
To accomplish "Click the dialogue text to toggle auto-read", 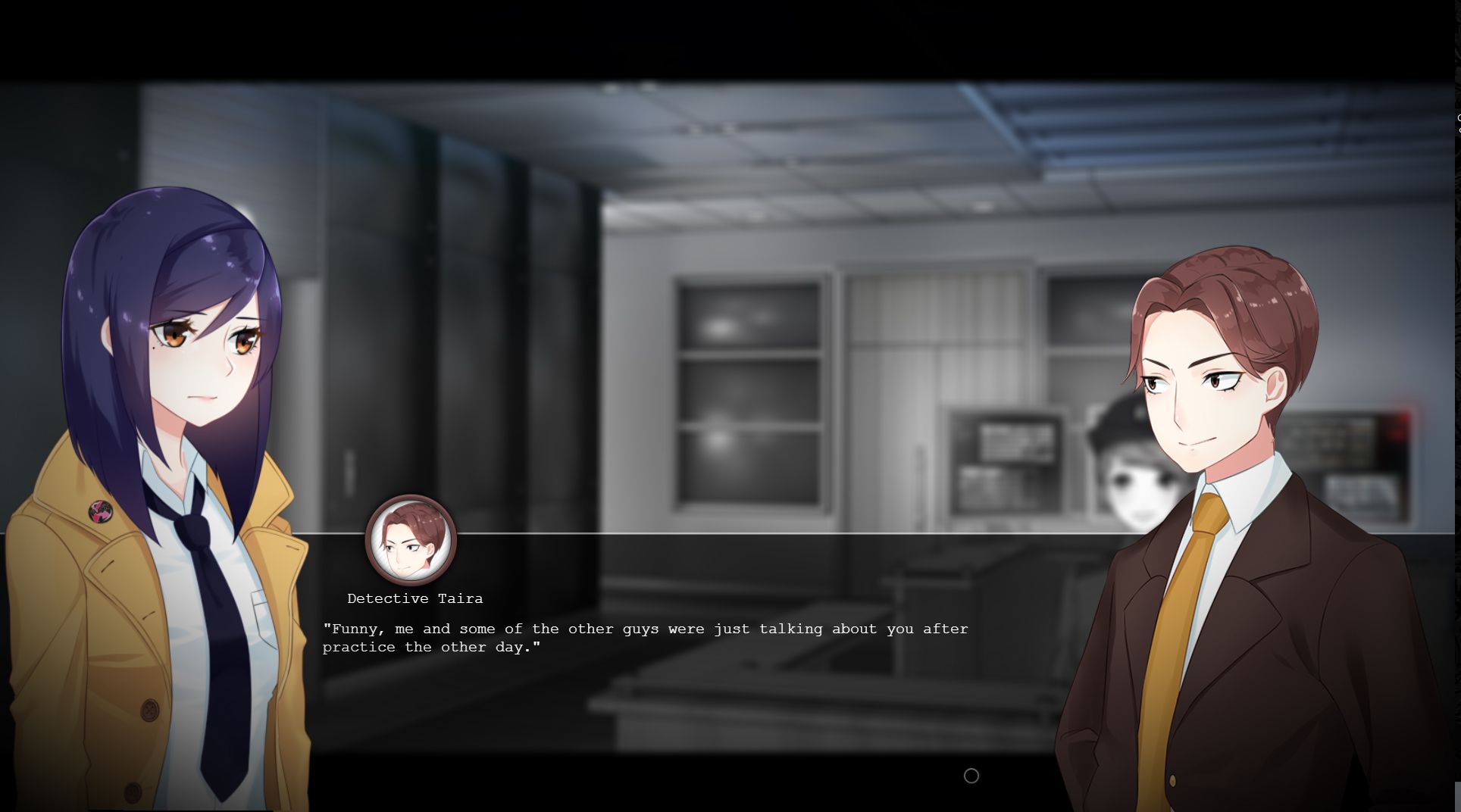I will [644, 637].
